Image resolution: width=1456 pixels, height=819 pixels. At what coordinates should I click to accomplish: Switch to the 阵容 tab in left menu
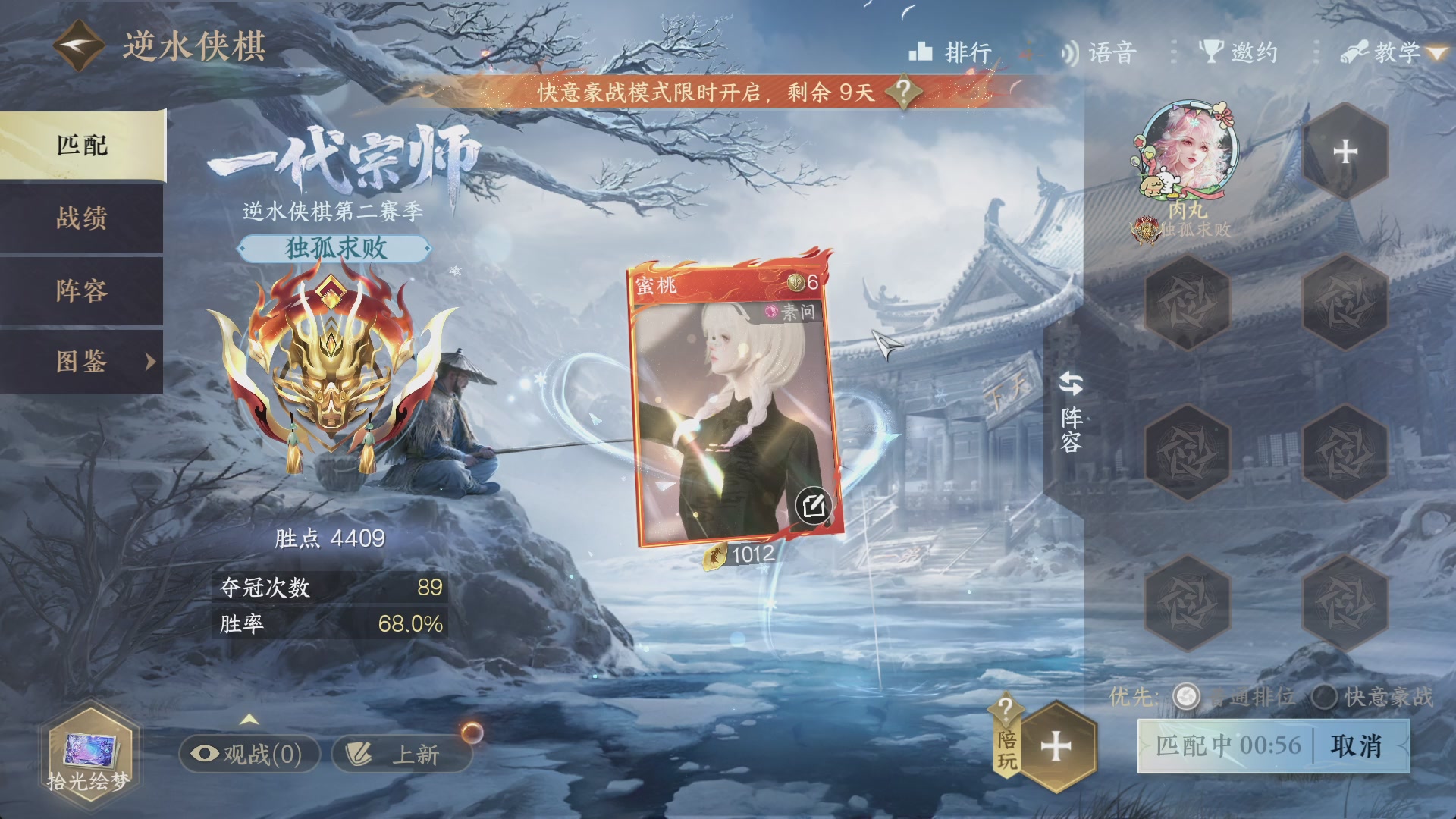pyautogui.click(x=83, y=291)
